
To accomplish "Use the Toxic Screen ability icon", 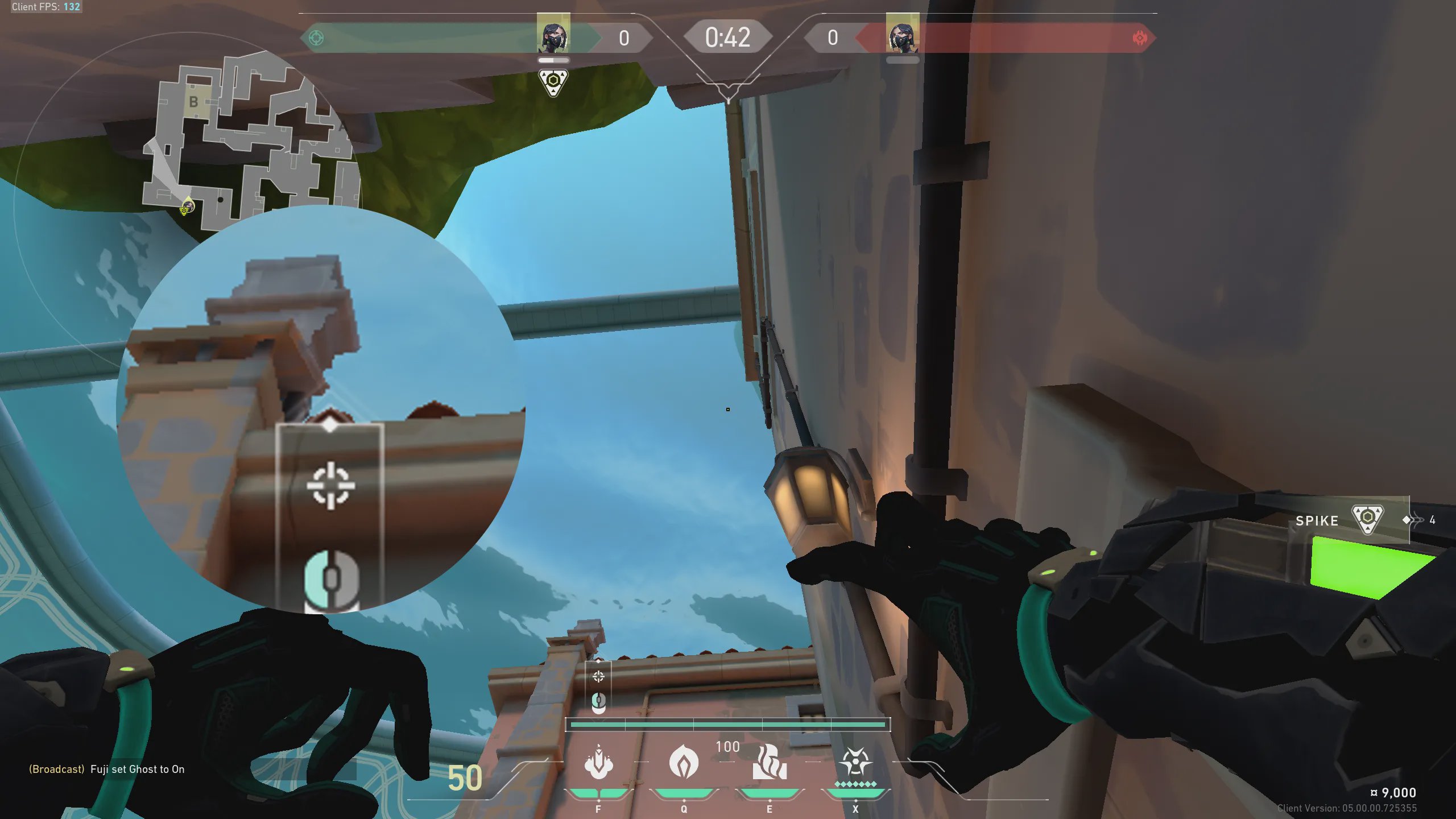I will pos(770,762).
